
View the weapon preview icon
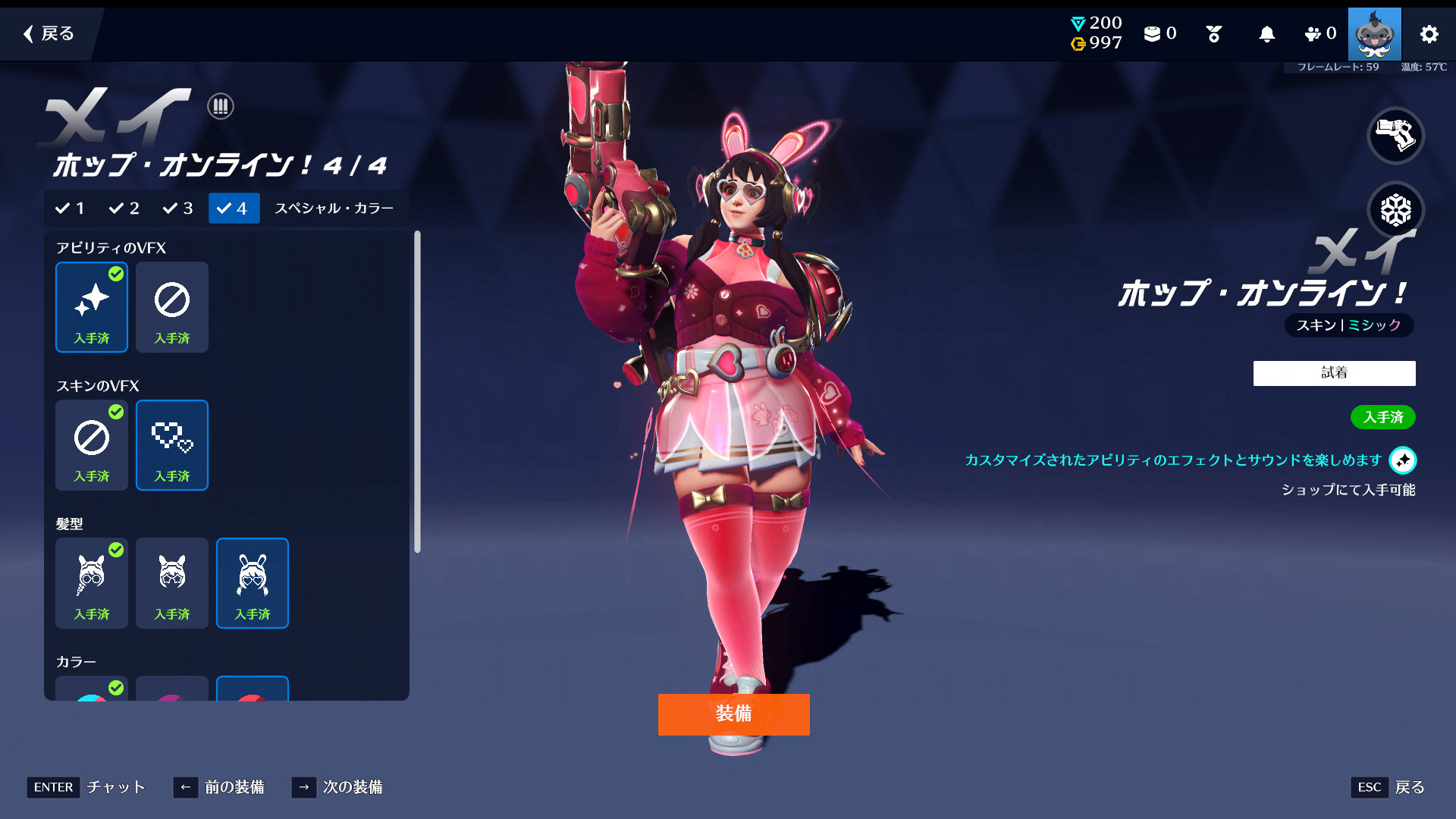pos(1395,136)
